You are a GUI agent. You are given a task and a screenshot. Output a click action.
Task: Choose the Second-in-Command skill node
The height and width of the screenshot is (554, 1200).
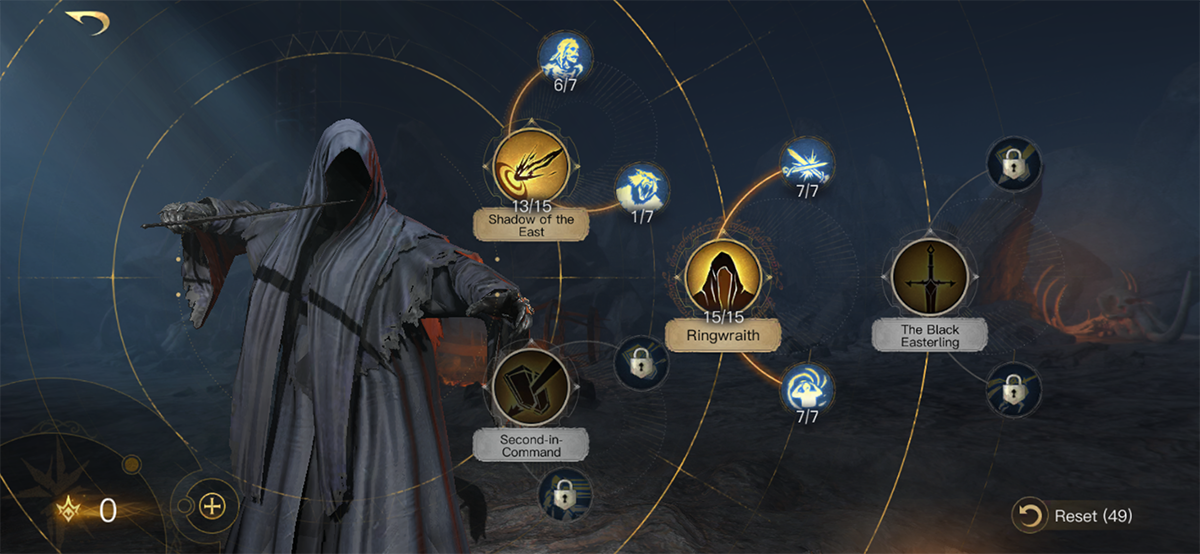click(x=530, y=387)
